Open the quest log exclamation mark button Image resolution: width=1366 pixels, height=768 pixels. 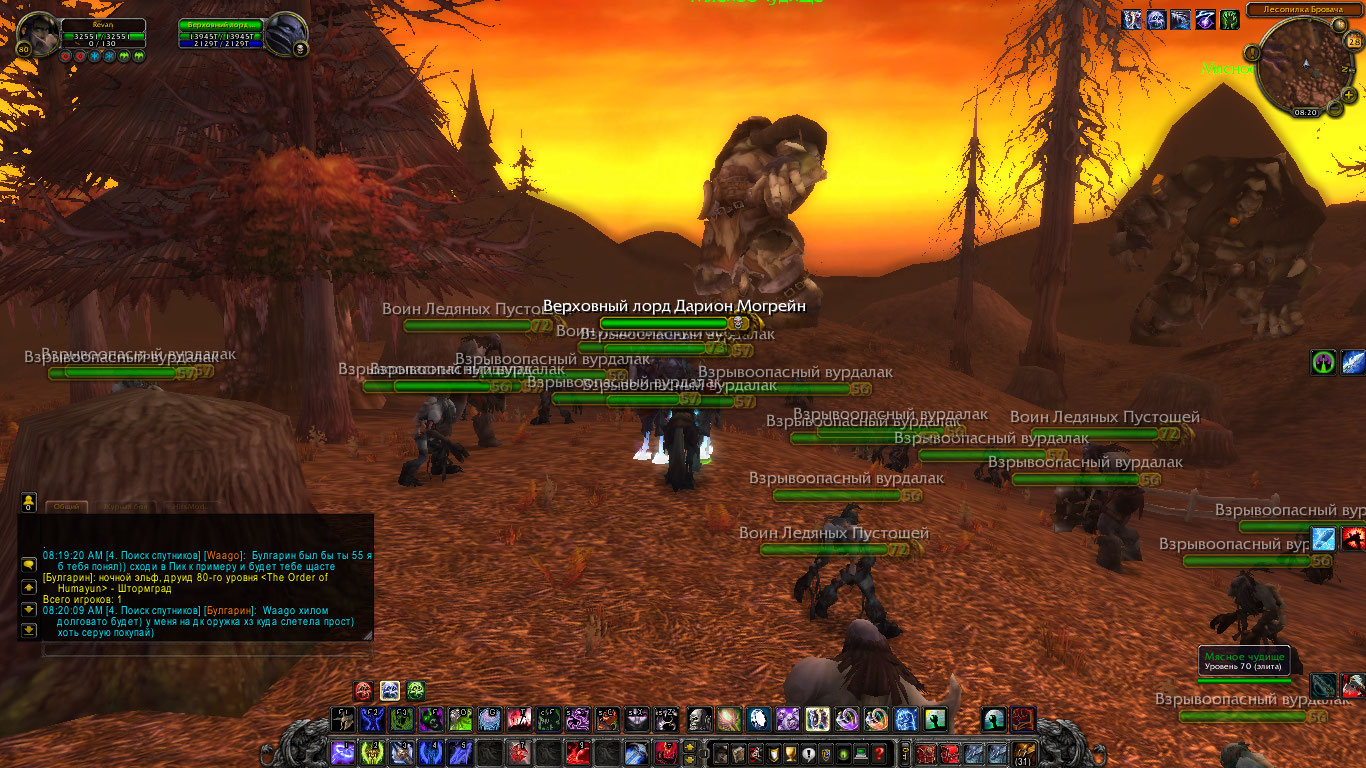(x=808, y=754)
